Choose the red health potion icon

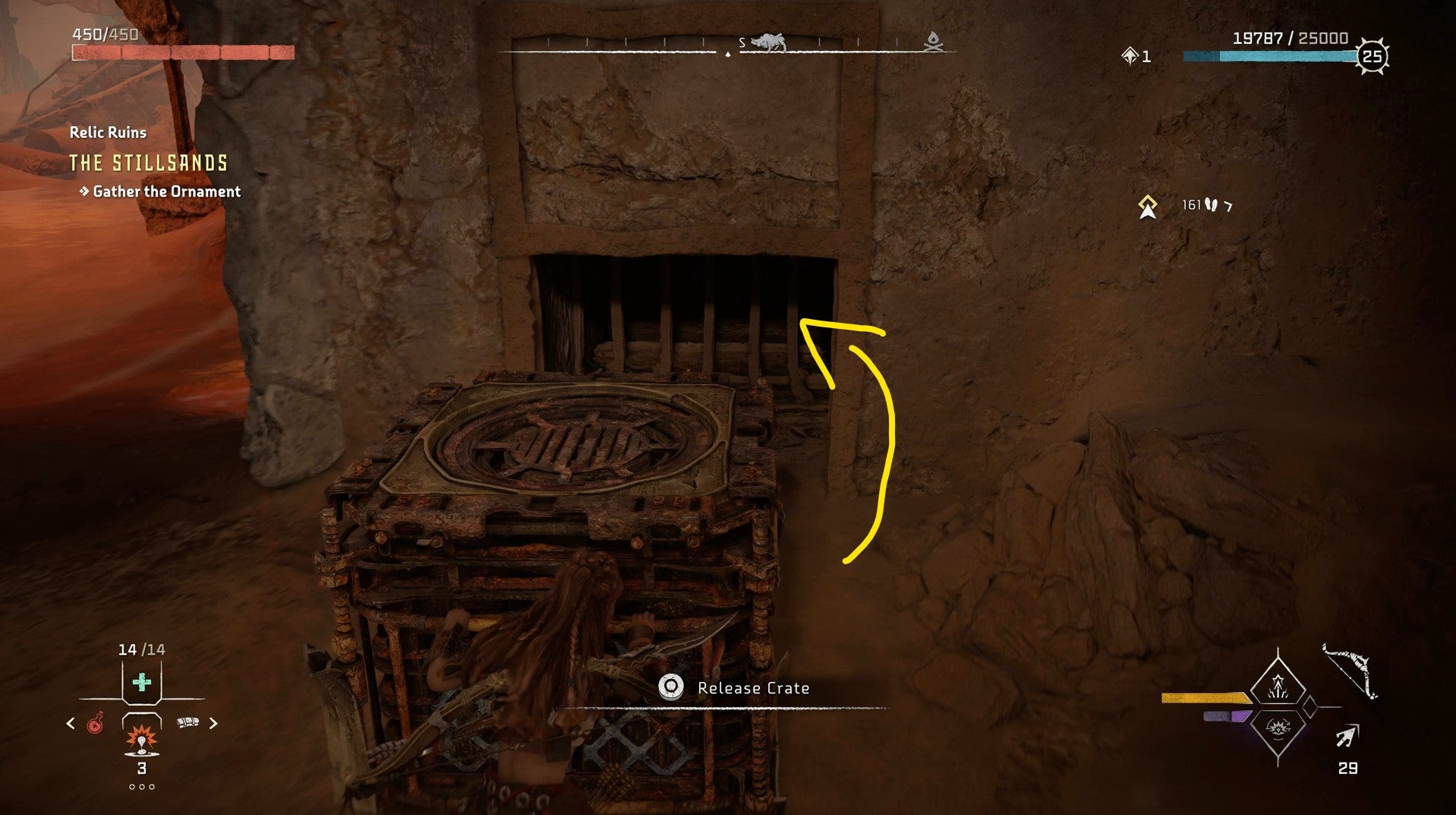[x=95, y=724]
